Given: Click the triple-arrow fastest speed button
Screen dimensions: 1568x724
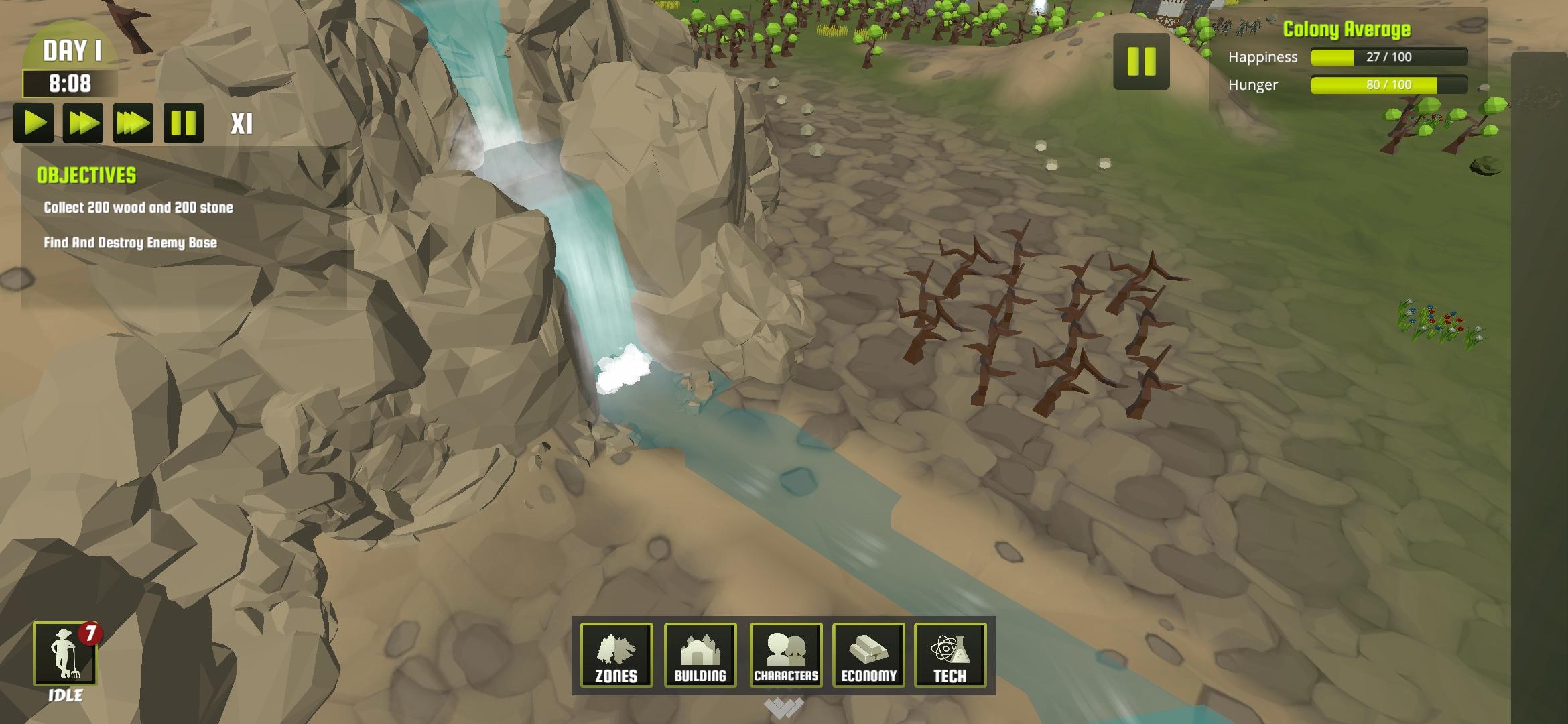Looking at the screenshot, I should [x=133, y=123].
